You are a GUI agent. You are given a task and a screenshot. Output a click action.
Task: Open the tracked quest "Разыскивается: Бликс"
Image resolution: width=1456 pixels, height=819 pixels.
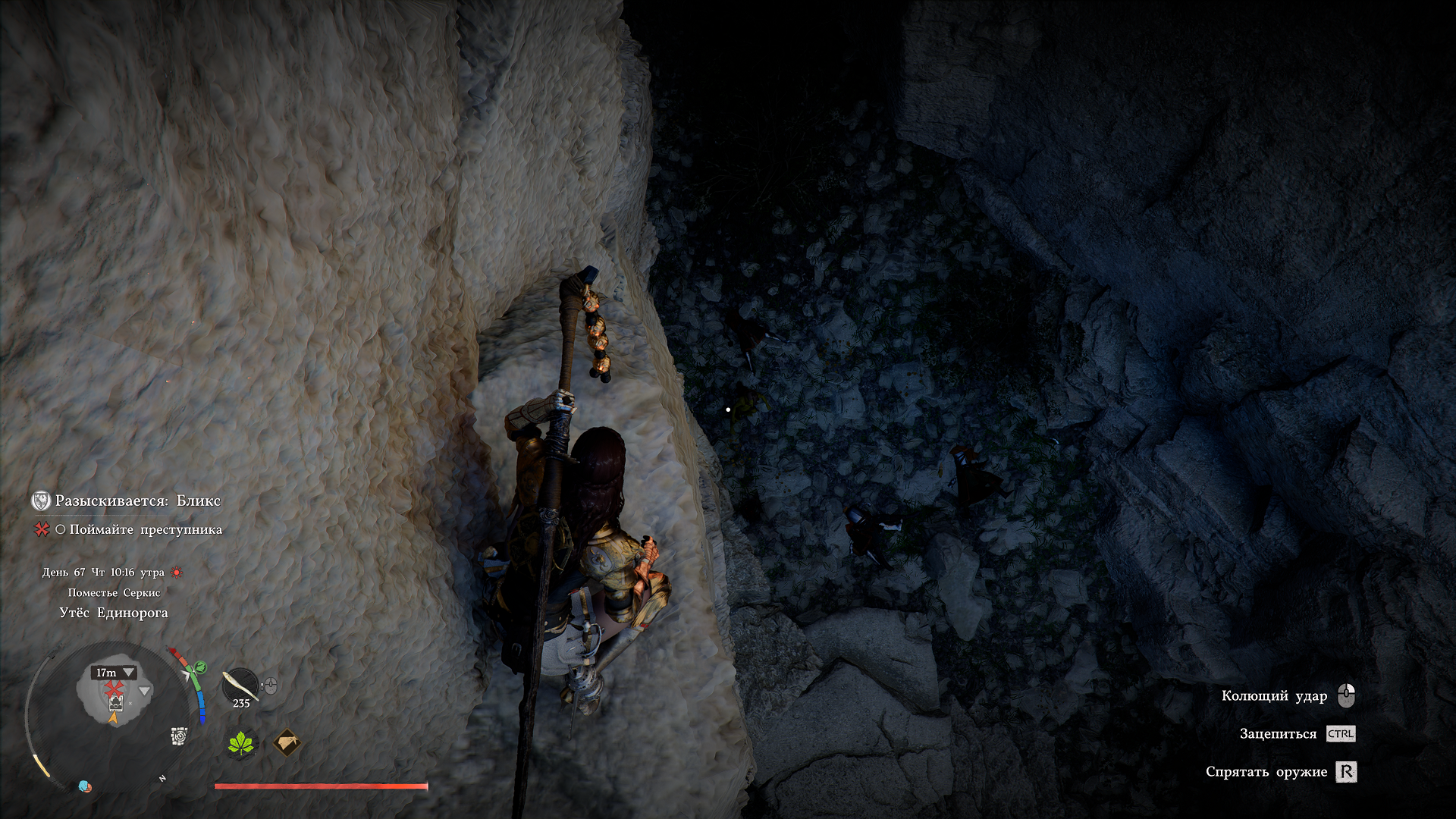(x=137, y=500)
